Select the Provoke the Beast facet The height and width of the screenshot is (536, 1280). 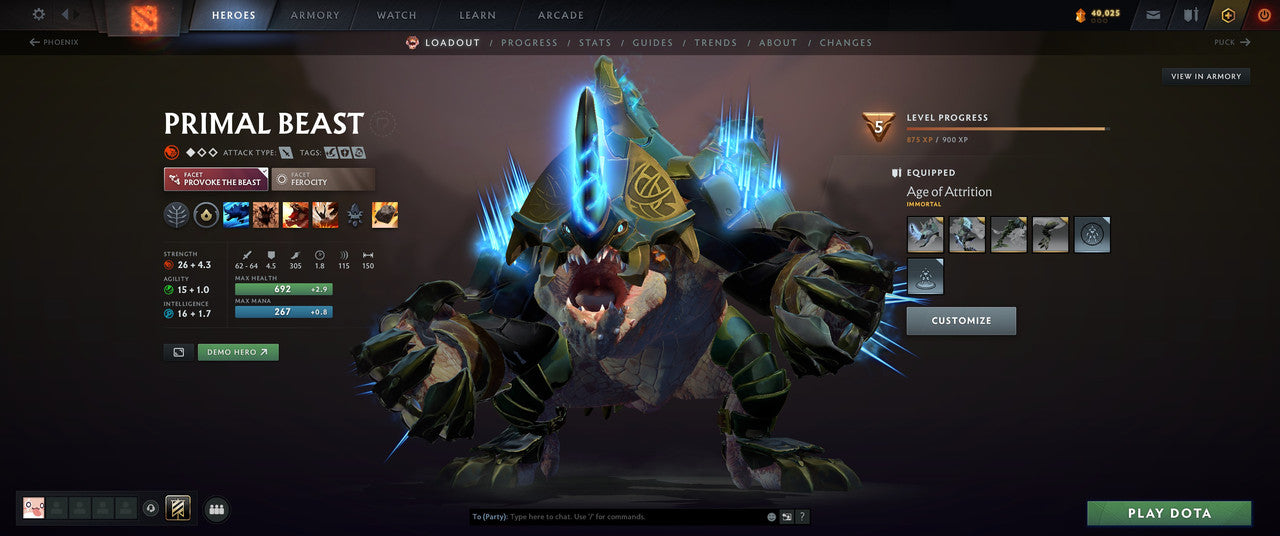point(215,179)
